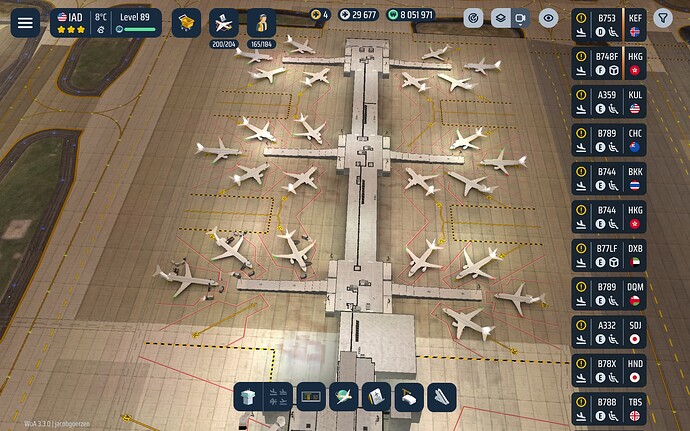Select the B753 flight to KEF
Screen dimensions: 690x431
[x=609, y=25]
